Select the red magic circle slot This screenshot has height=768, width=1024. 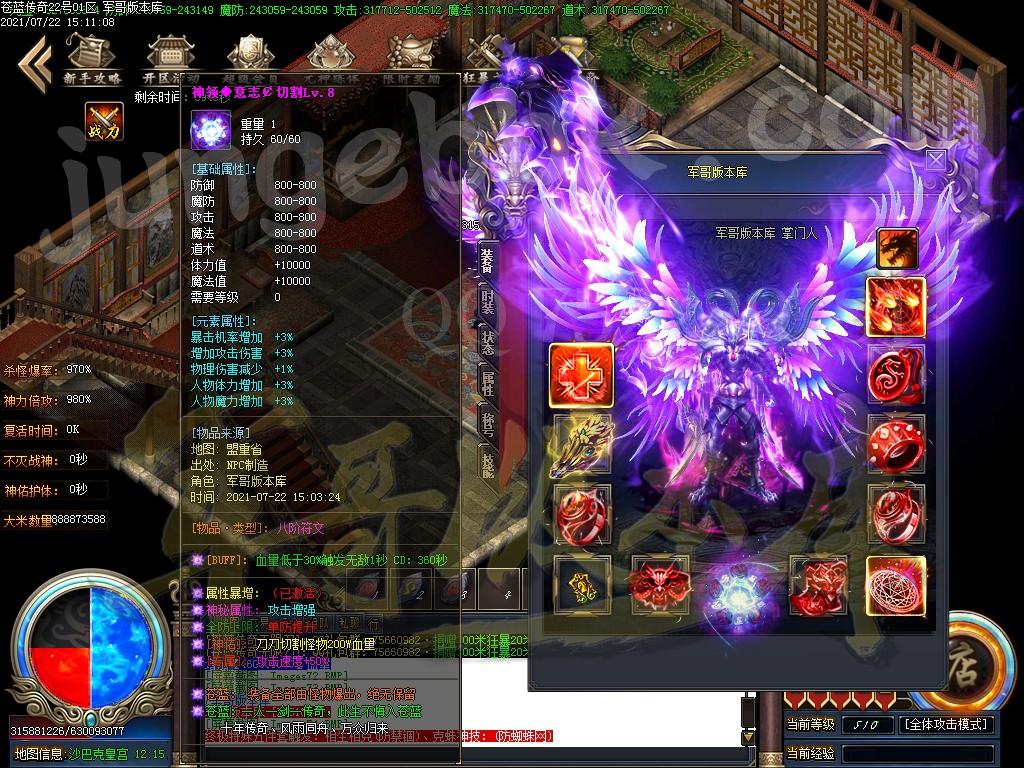point(895,586)
